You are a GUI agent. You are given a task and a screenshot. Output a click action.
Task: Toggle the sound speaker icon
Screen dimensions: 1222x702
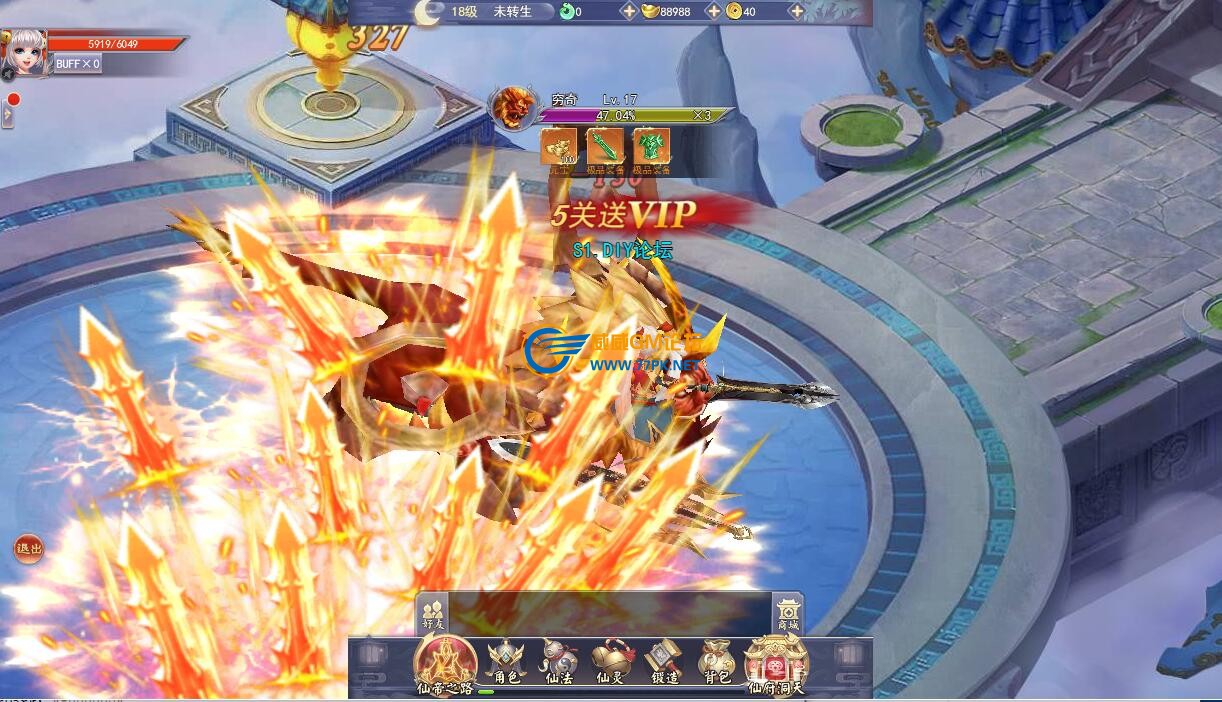[7, 75]
